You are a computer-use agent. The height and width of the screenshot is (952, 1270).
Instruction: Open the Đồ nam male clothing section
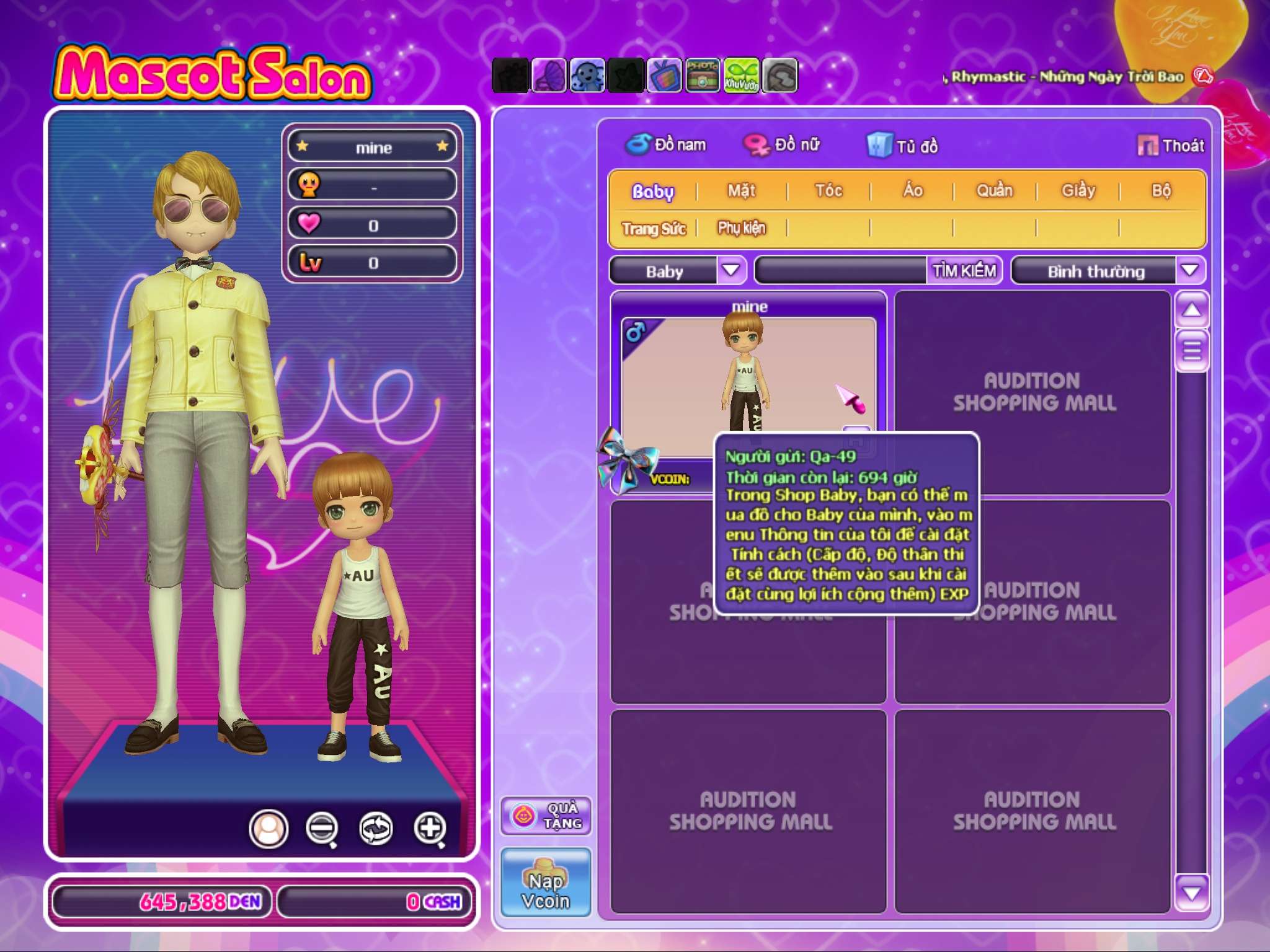coord(667,145)
